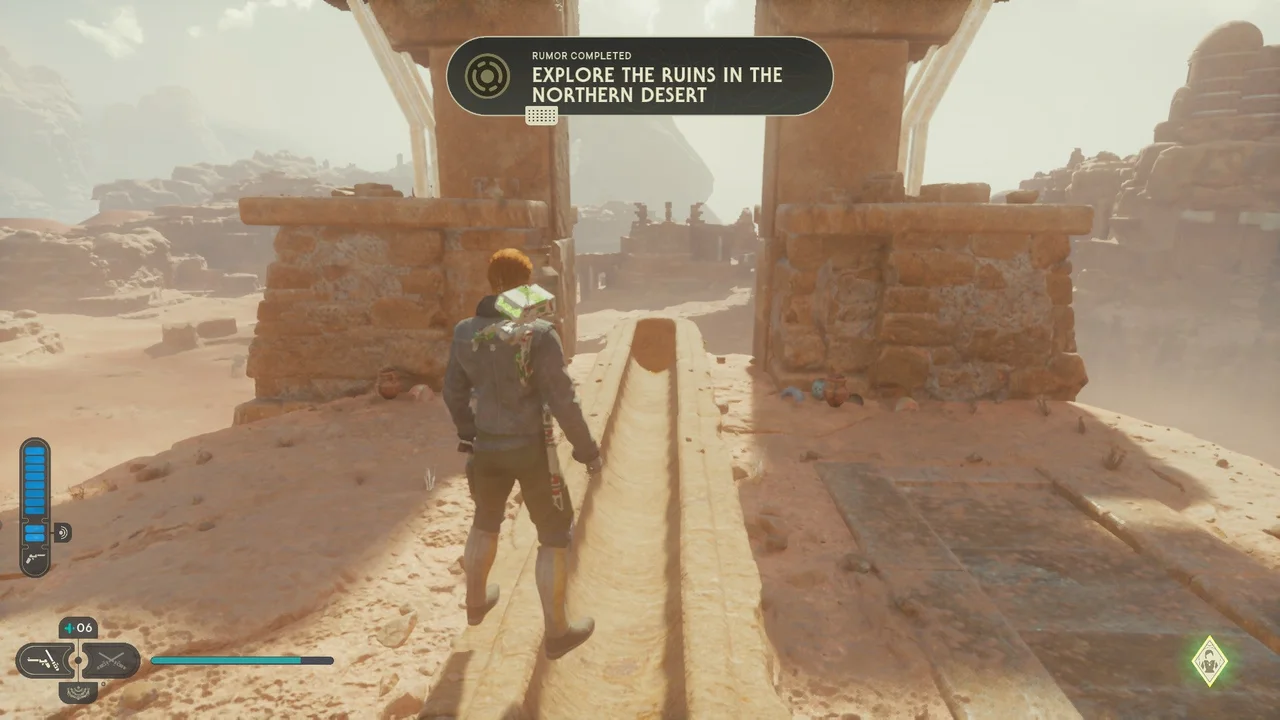Click the stim canister icon beside the 06 counter

coord(70,627)
